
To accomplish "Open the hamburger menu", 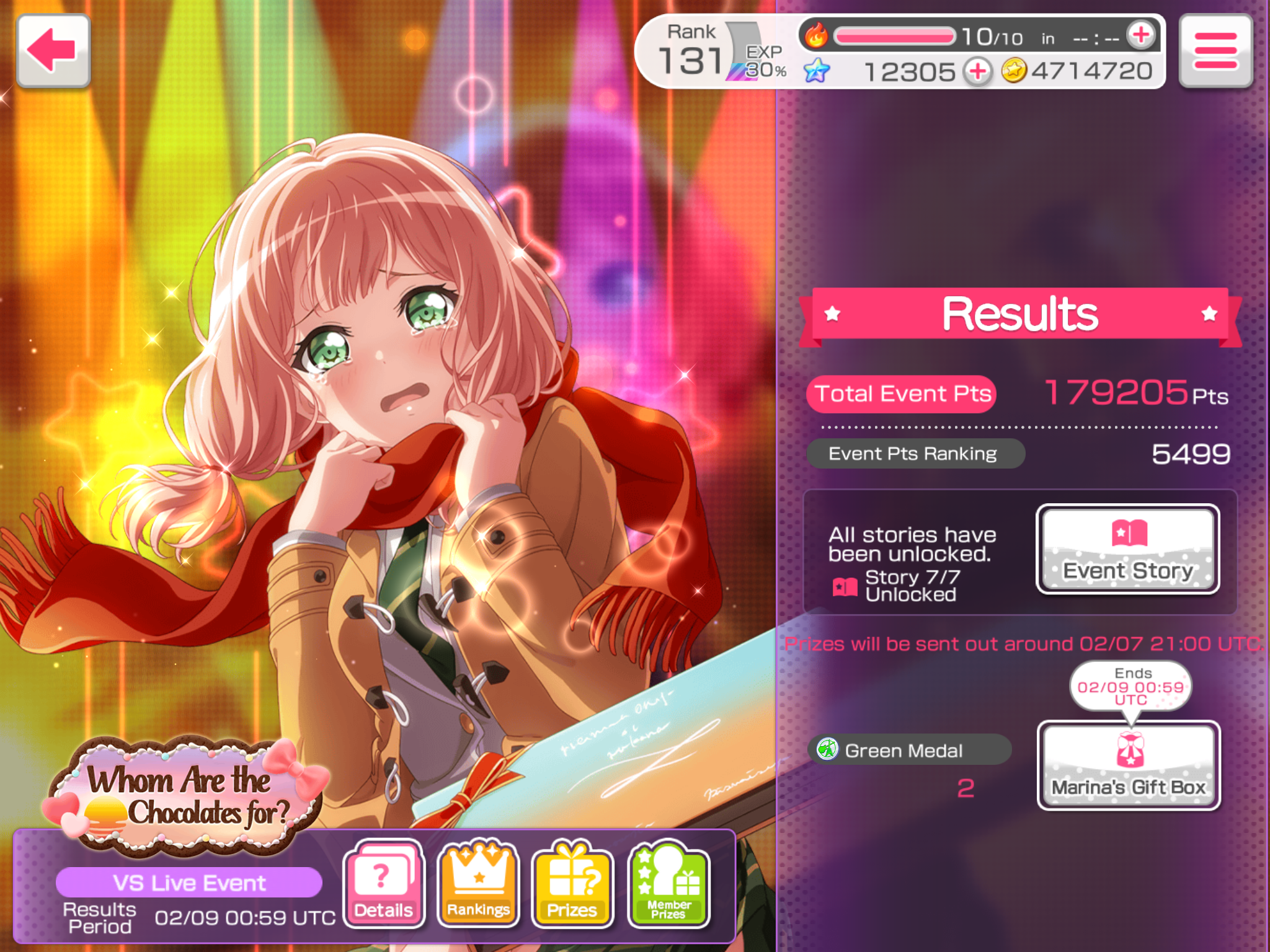I will (1215, 51).
